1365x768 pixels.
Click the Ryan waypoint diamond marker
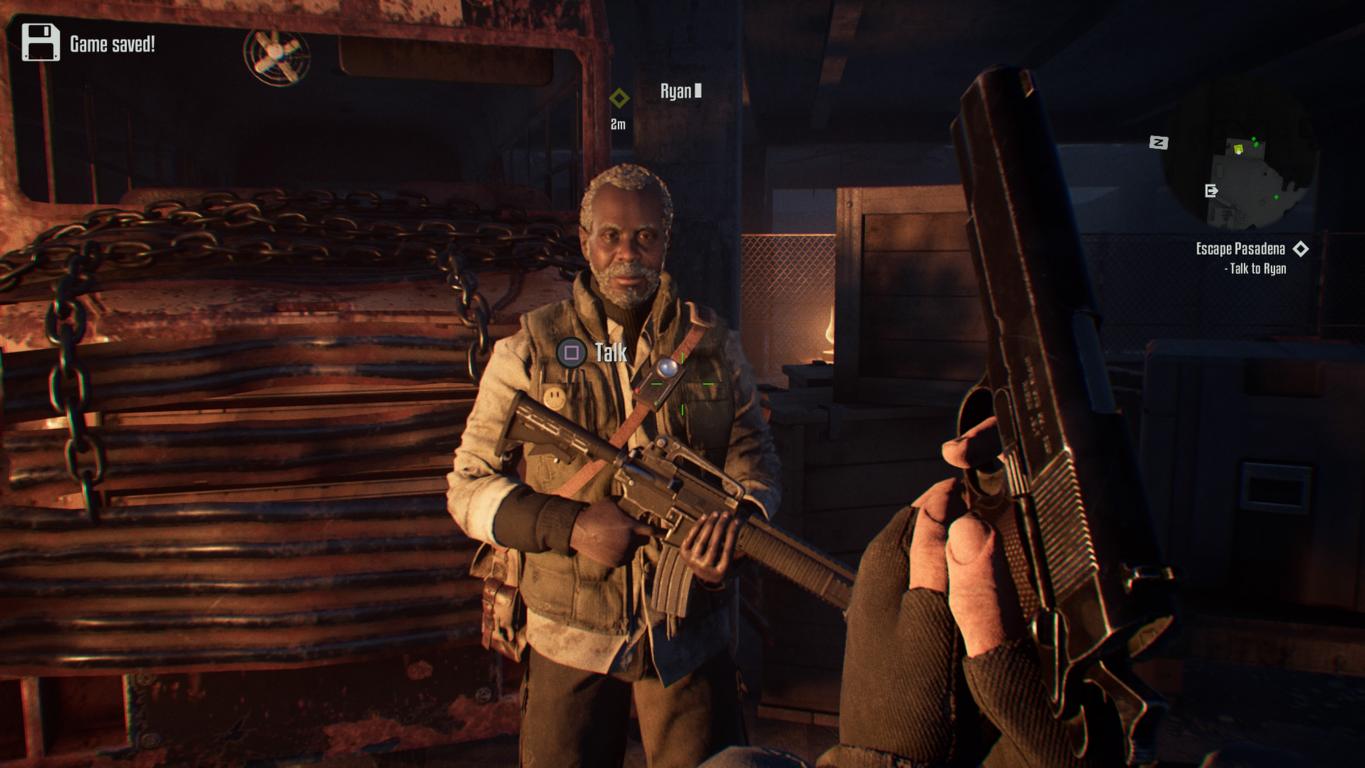(619, 98)
